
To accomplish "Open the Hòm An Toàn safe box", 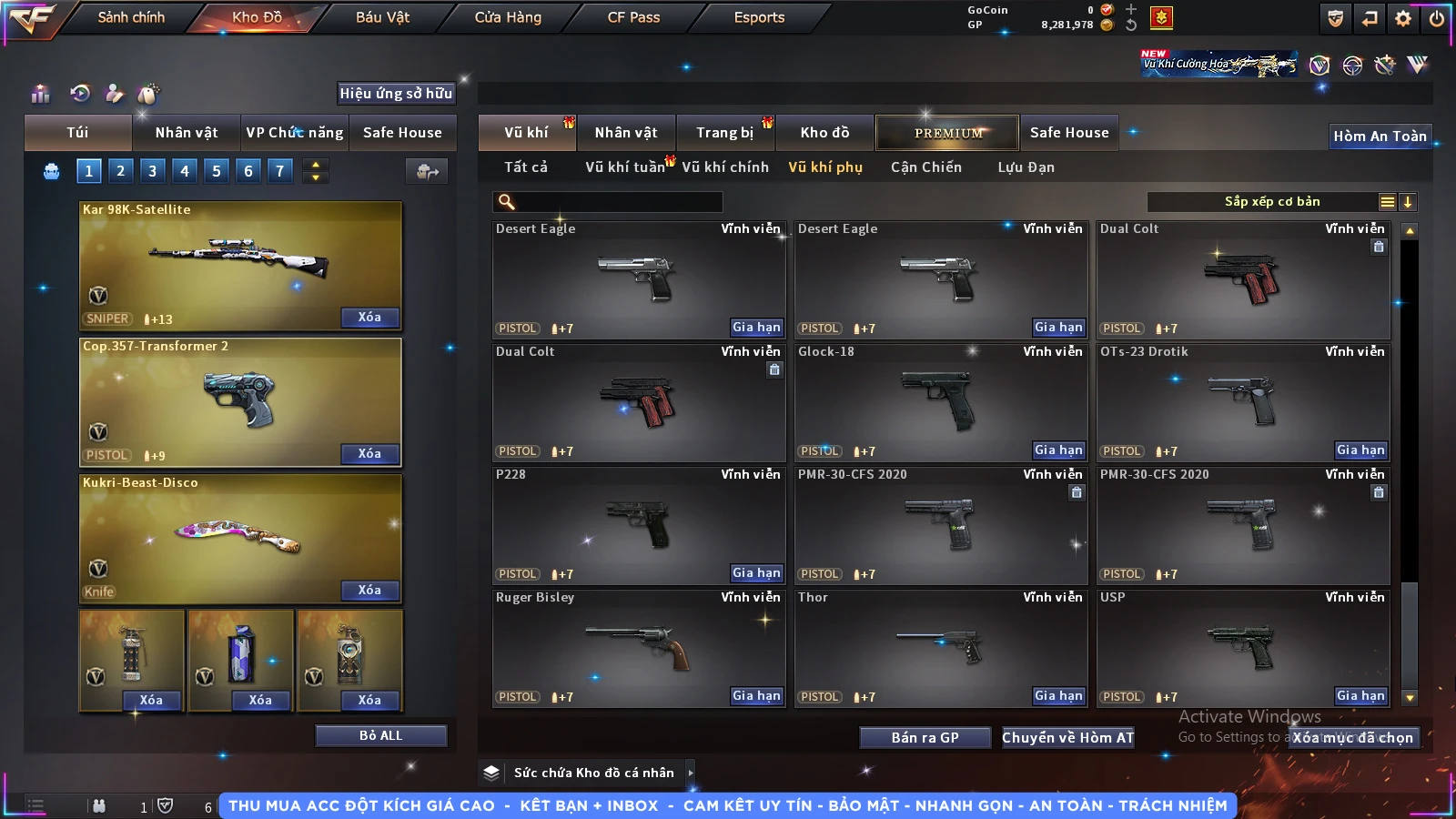I will [x=1380, y=136].
